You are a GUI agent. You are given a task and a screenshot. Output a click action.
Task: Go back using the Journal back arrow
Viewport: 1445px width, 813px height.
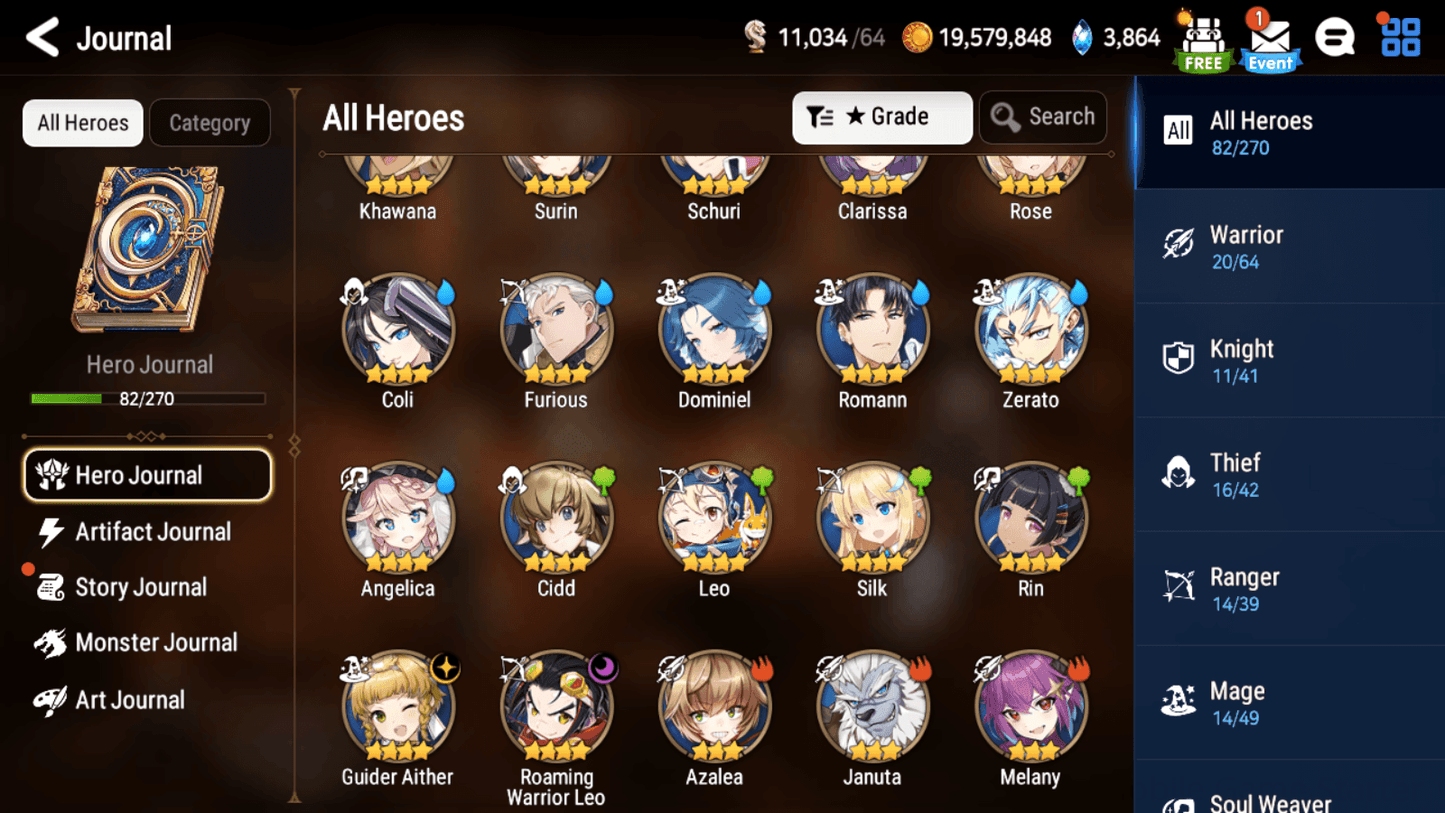pos(40,36)
